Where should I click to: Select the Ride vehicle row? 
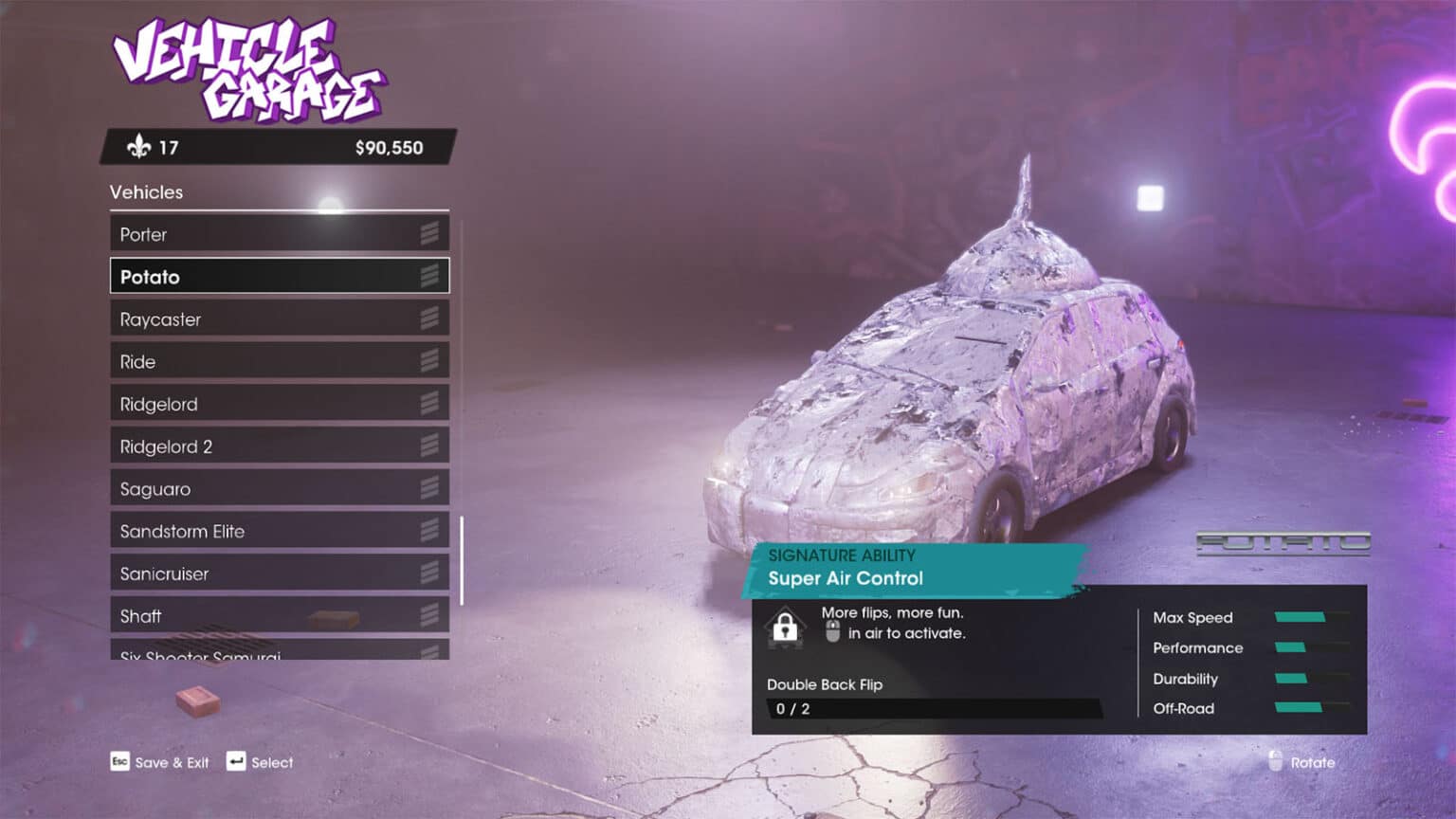coord(279,361)
